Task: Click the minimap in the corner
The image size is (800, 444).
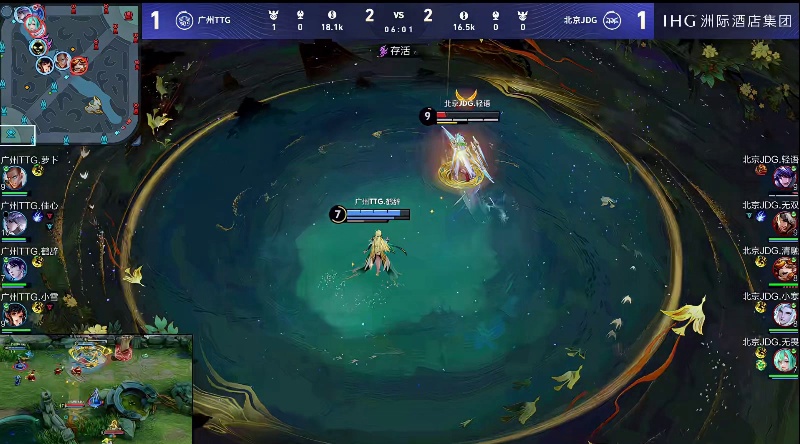Action: pyautogui.click(x=68, y=70)
